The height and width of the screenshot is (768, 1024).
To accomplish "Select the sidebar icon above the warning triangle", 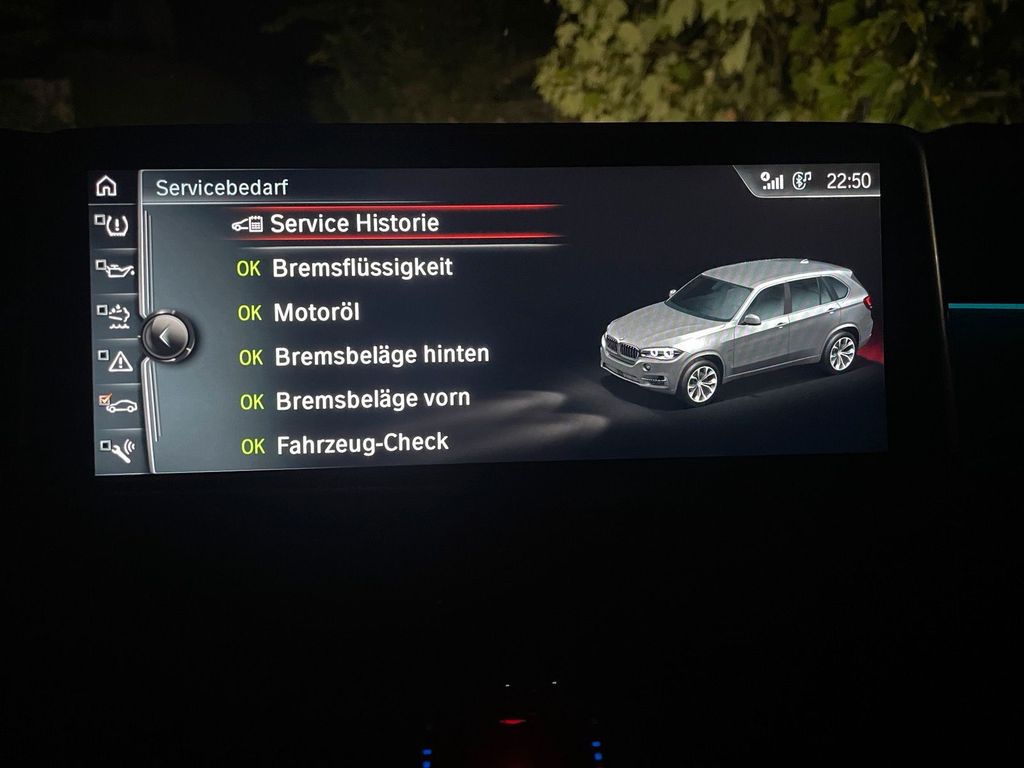I will pyautogui.click(x=115, y=315).
